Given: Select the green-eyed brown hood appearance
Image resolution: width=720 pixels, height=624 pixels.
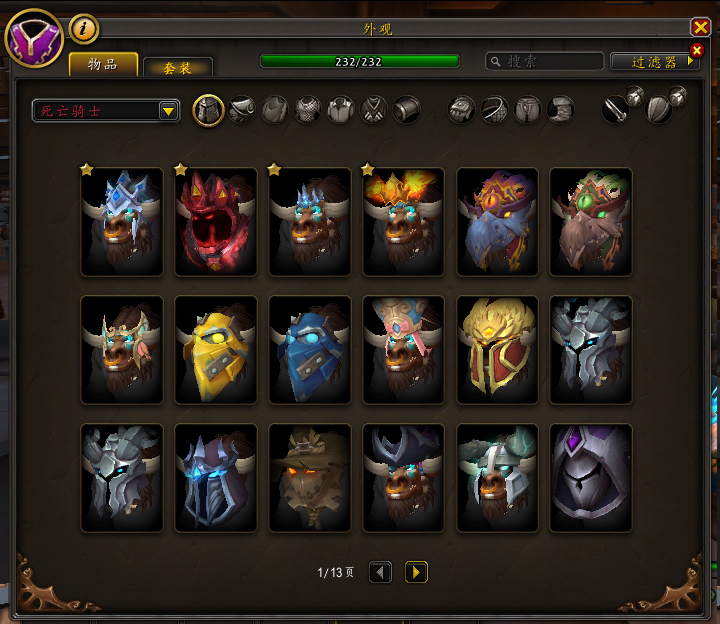Looking at the screenshot, I should click(591, 222).
